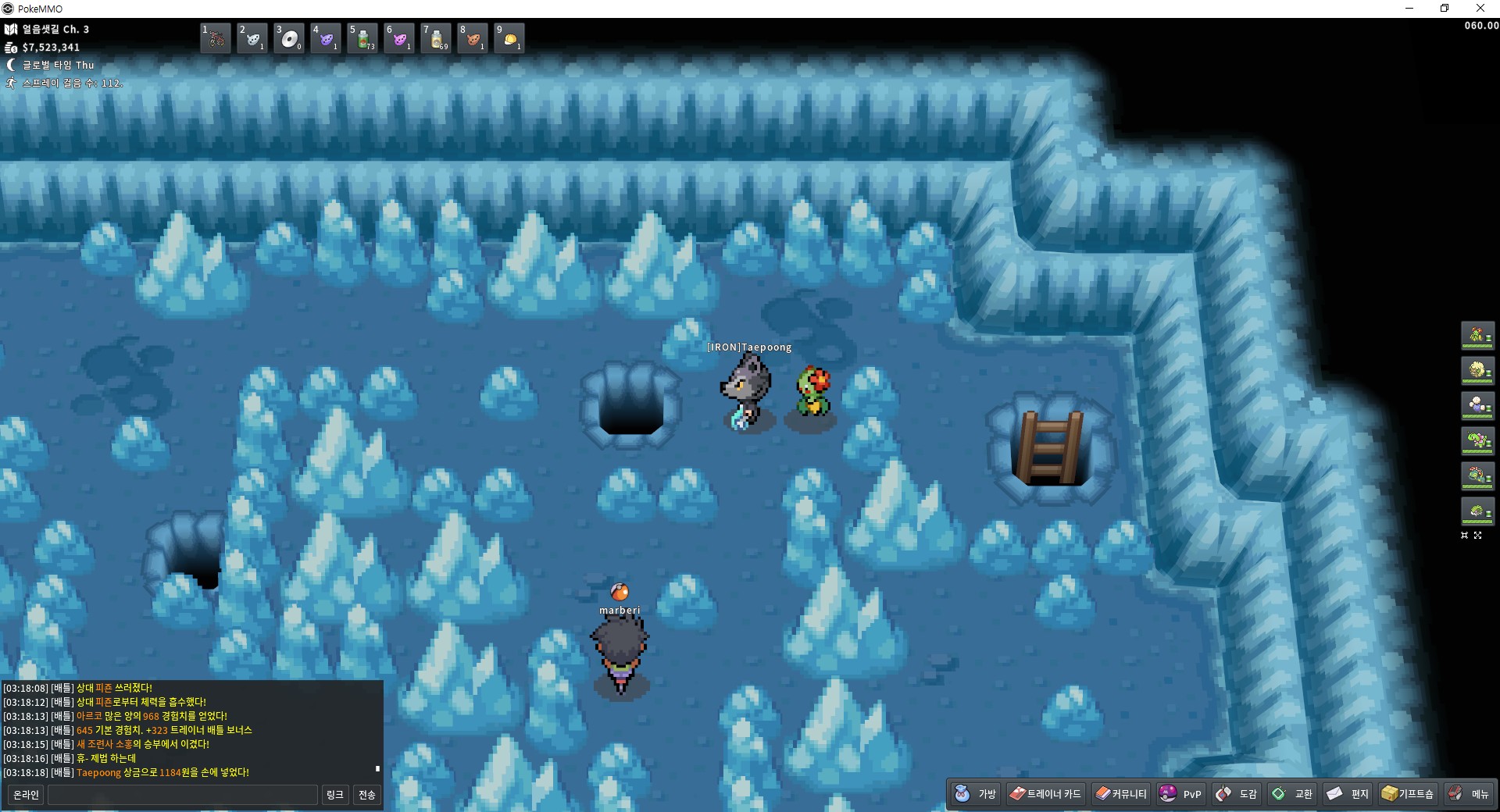Open the 가방 bag
Screen dimensions: 1500x812
pos(976,794)
